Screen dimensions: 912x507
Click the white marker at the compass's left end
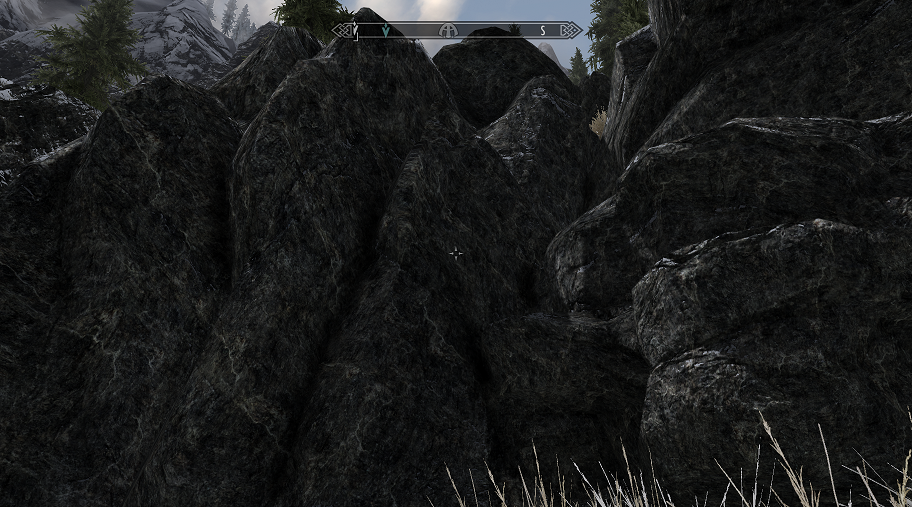tap(355, 31)
